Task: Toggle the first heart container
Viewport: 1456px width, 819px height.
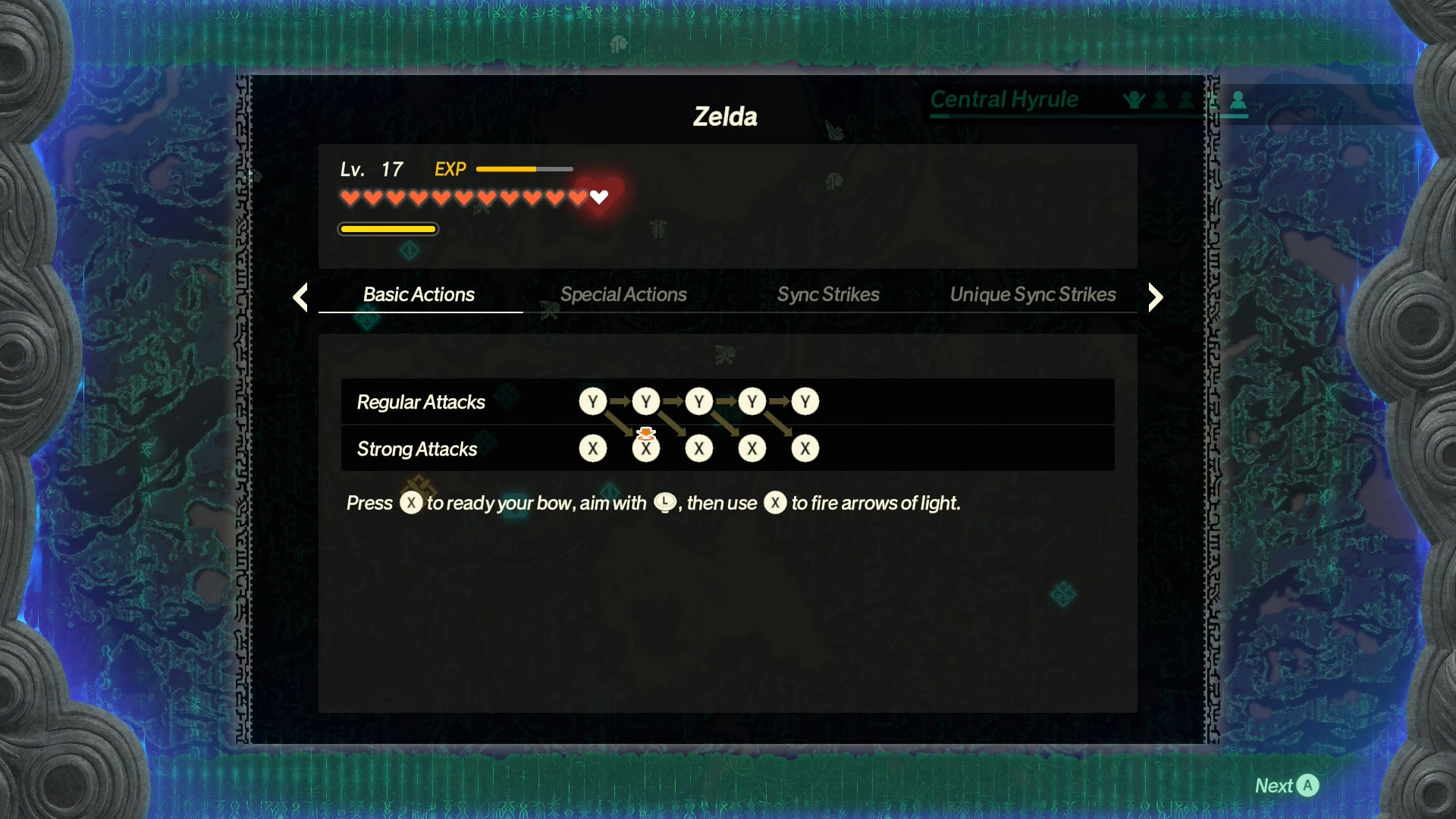Action: (350, 197)
